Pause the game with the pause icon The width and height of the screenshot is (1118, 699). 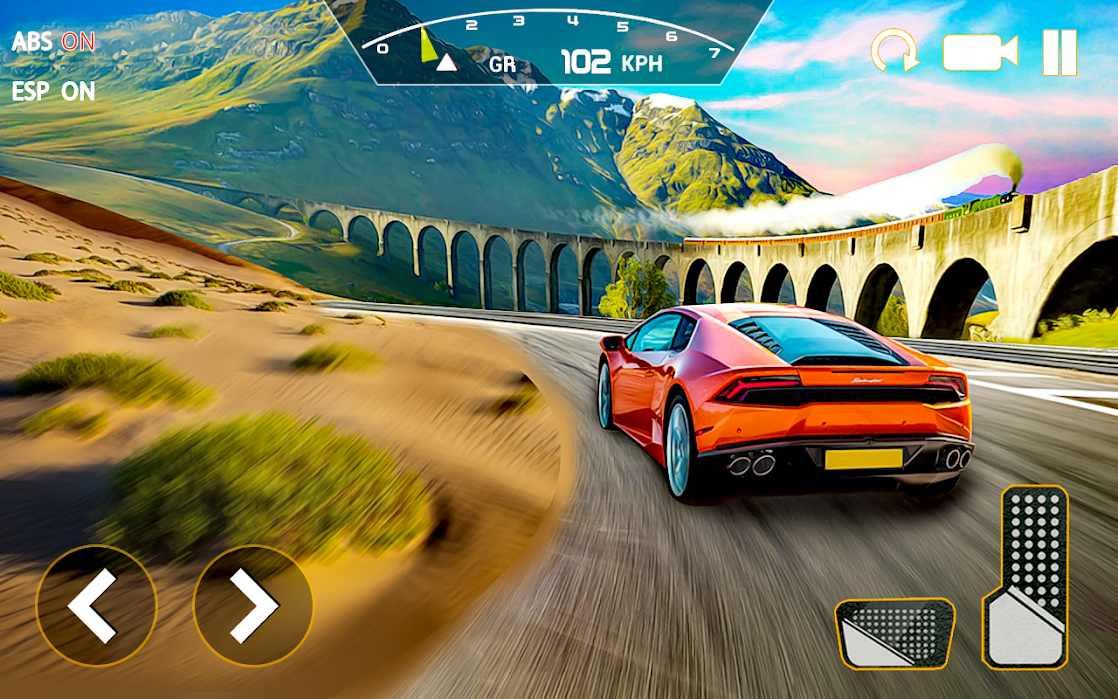point(1060,52)
